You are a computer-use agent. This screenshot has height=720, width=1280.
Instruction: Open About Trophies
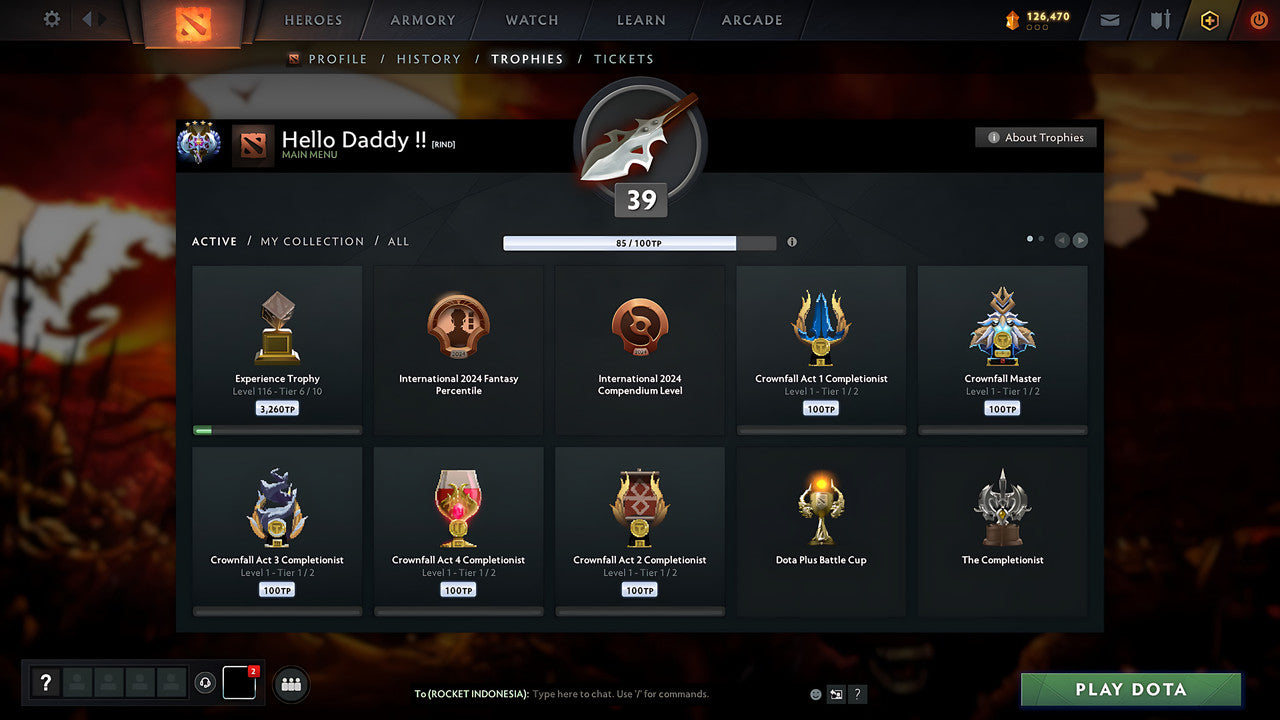click(x=1036, y=137)
